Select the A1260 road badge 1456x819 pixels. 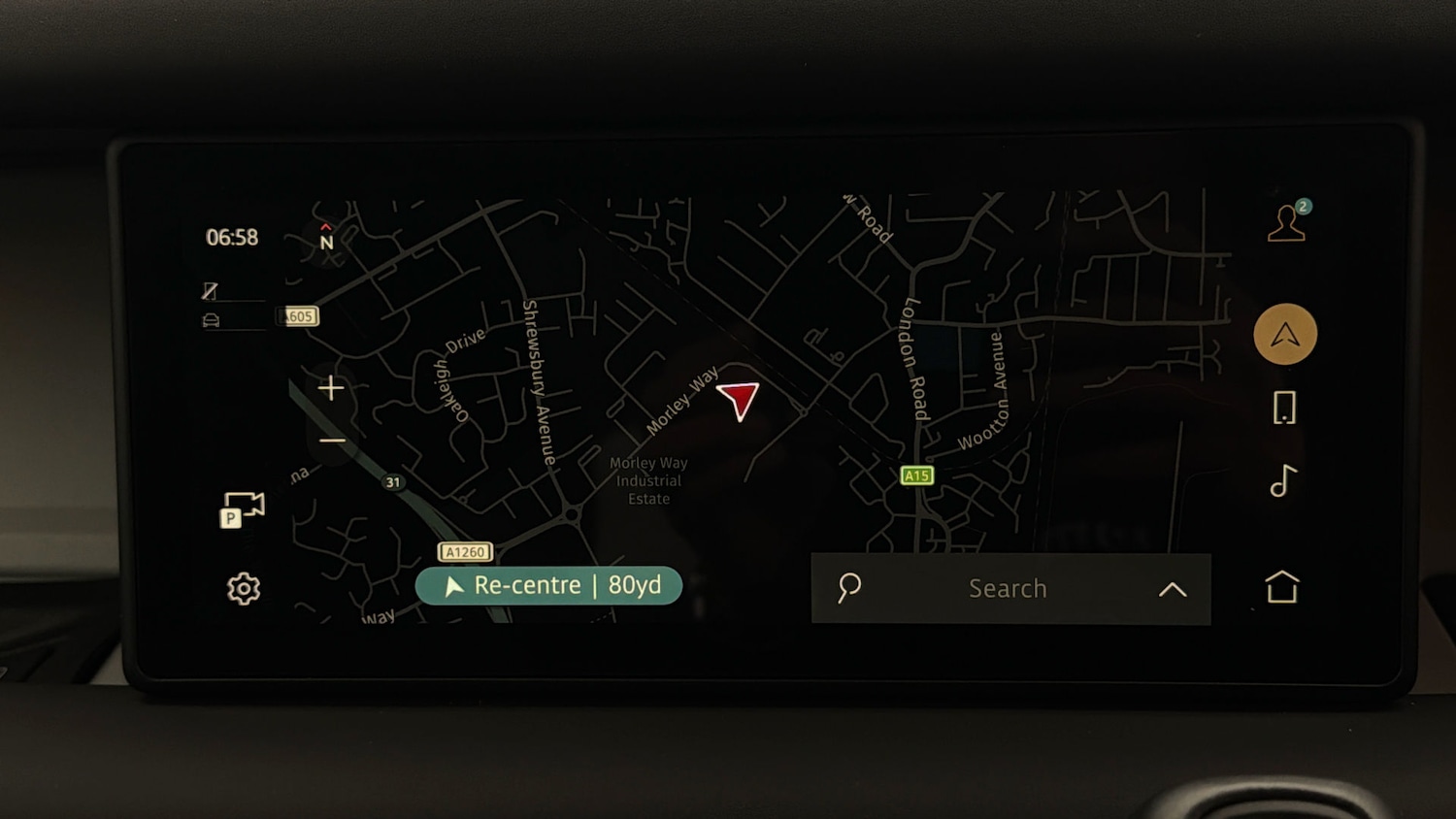[x=466, y=551]
